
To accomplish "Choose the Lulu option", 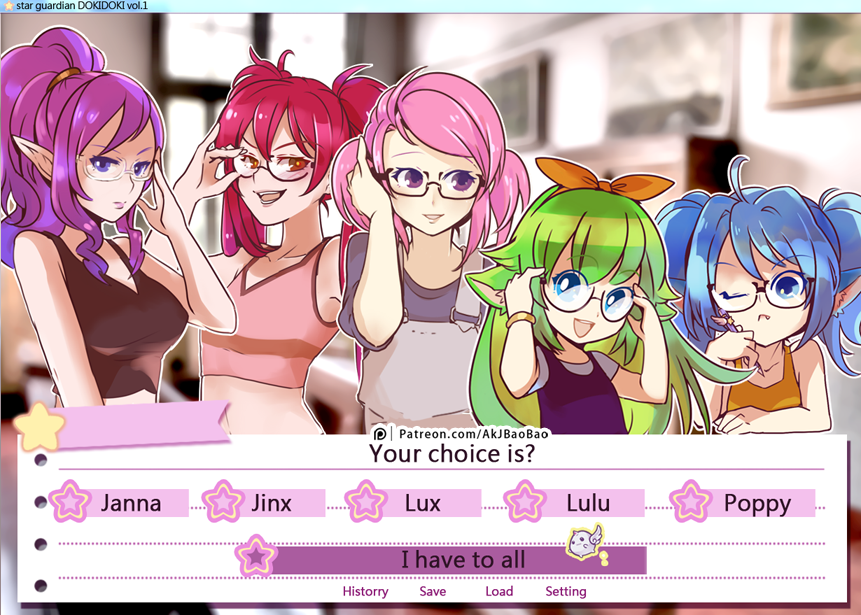I will (x=587, y=503).
